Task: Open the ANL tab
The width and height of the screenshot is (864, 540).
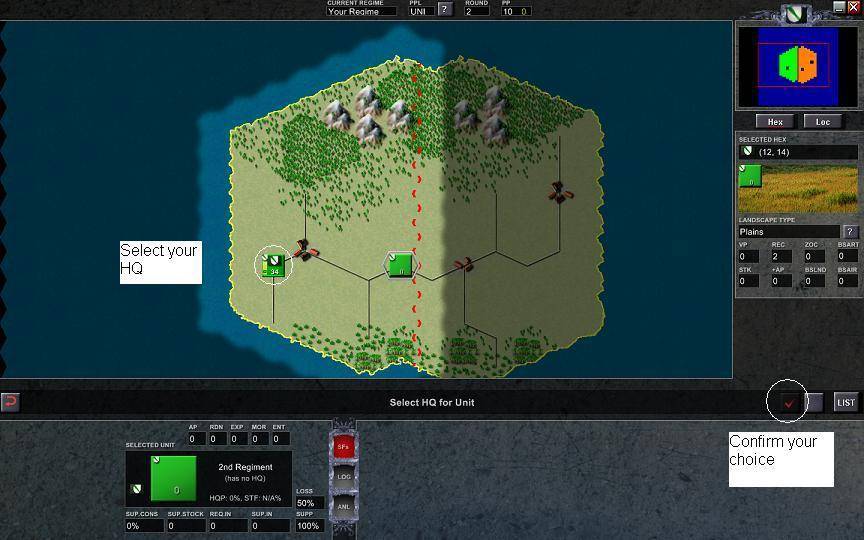Action: pyautogui.click(x=343, y=507)
